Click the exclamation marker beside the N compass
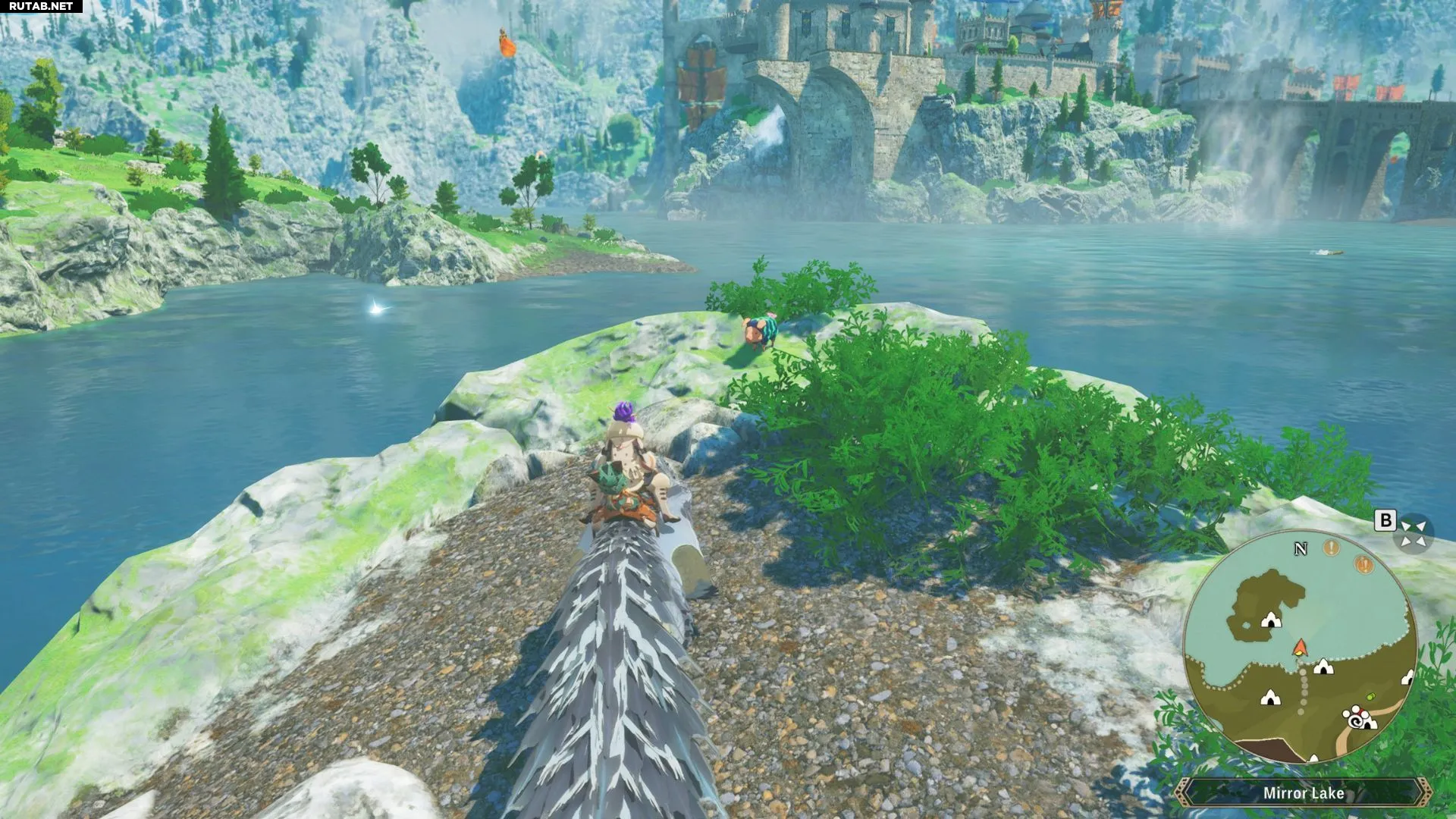The width and height of the screenshot is (1456, 819). tap(1331, 547)
